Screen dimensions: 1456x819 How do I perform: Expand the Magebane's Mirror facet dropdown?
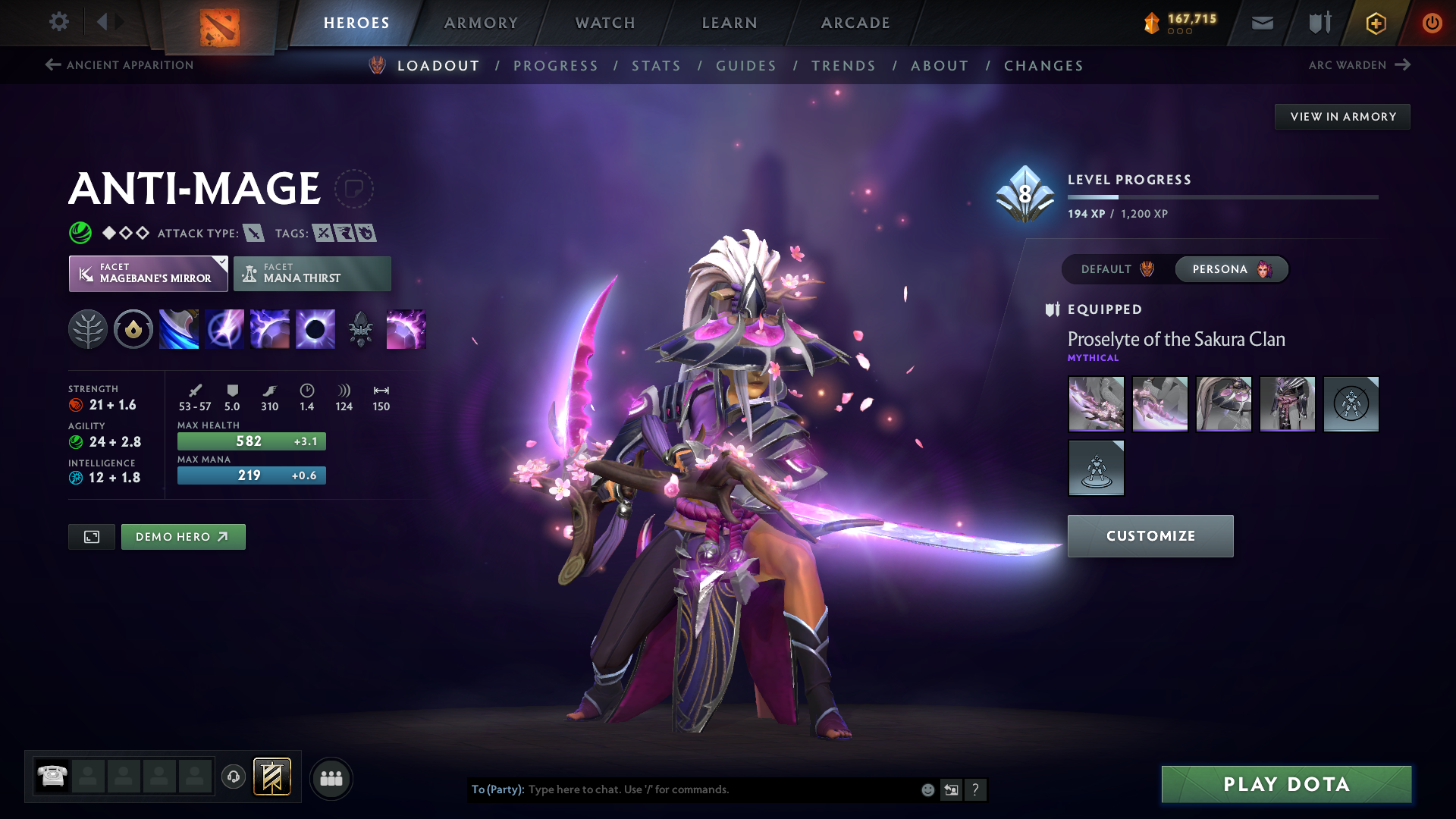point(147,273)
